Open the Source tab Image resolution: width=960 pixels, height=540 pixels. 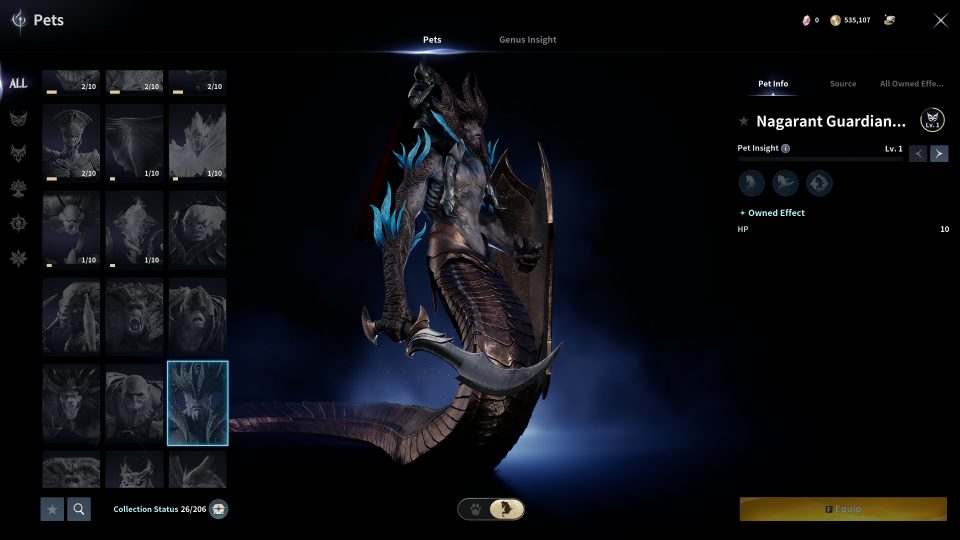(x=843, y=84)
